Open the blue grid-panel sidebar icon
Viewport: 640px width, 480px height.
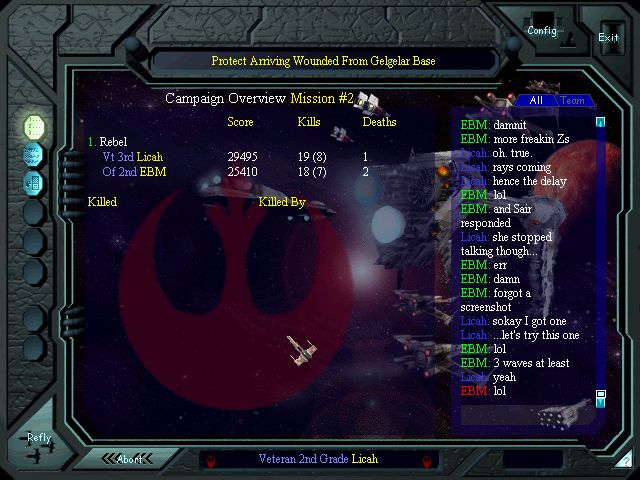click(x=34, y=182)
